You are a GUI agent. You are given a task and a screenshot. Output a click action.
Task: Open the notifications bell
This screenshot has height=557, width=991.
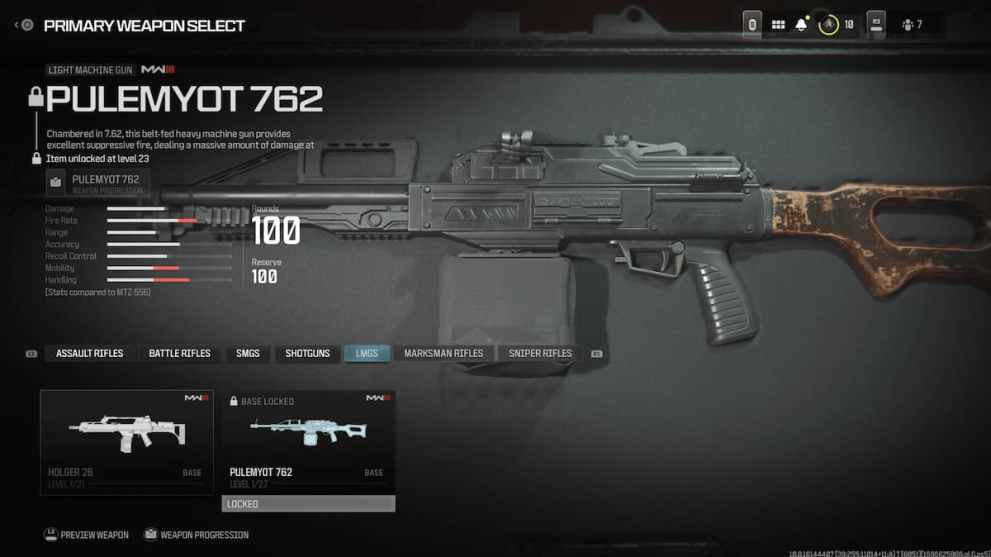[x=801, y=25]
